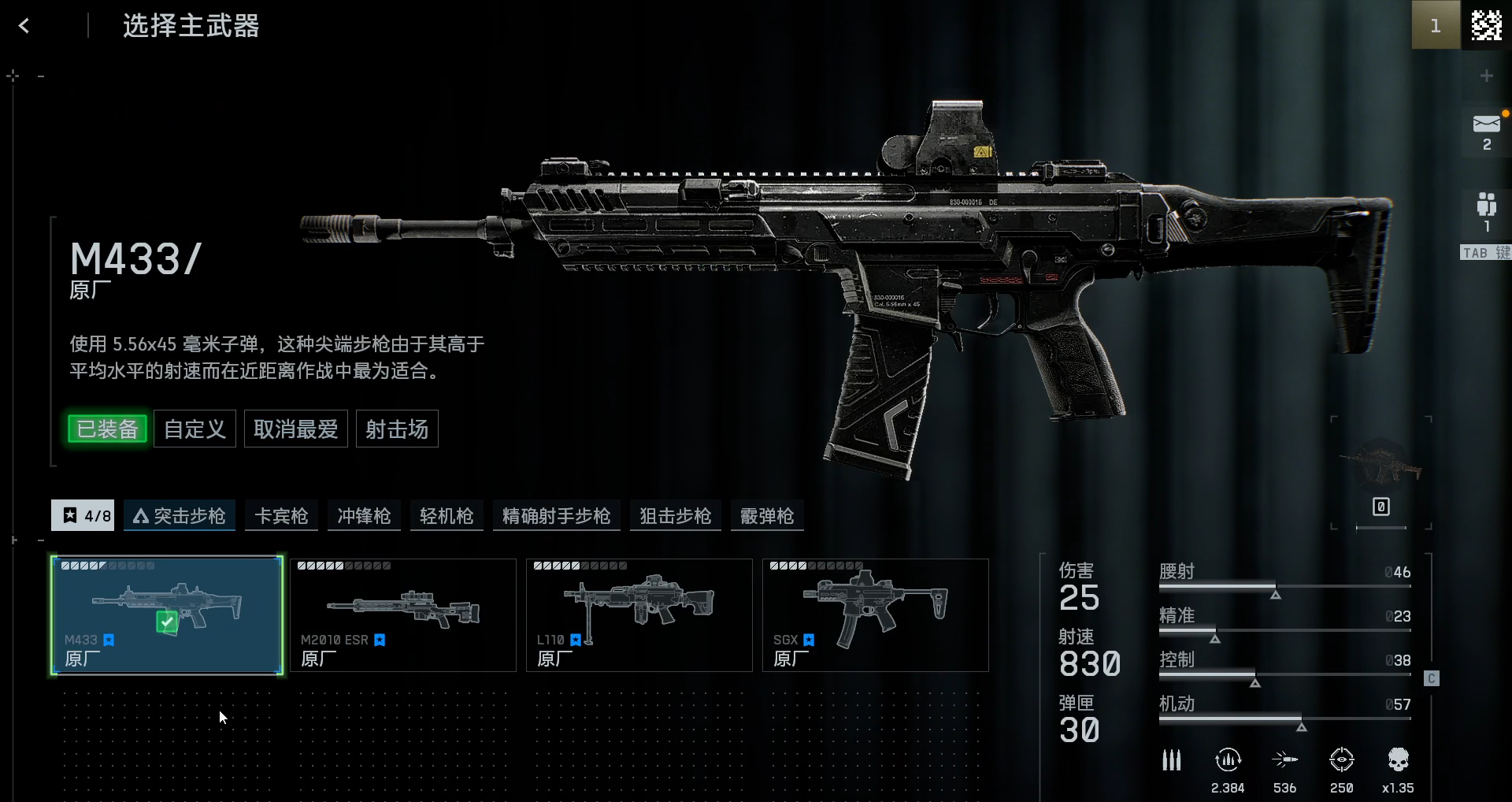Show favorites filter 4/8

[x=83, y=516]
